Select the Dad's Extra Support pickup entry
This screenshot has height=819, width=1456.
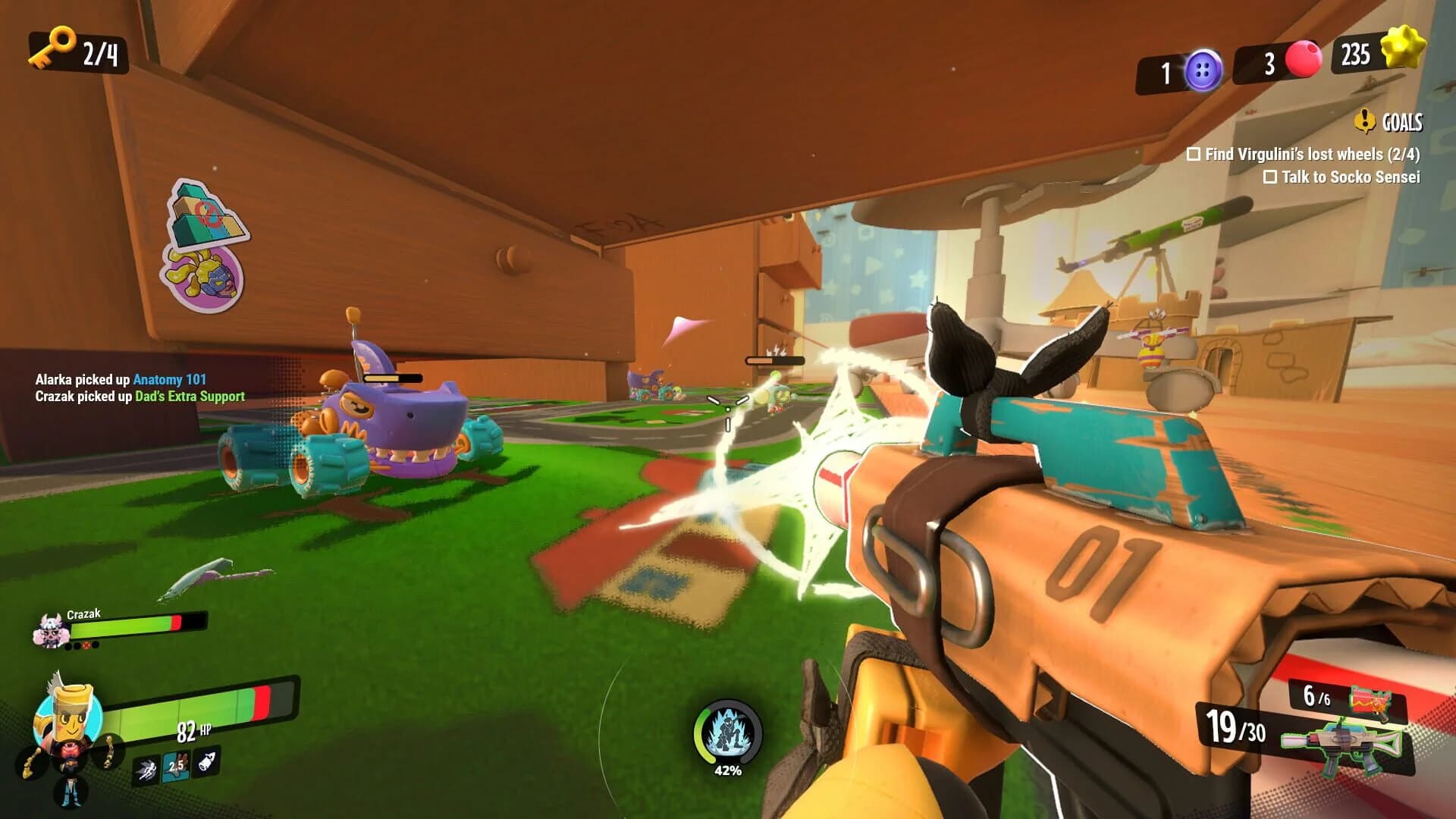pos(190,396)
